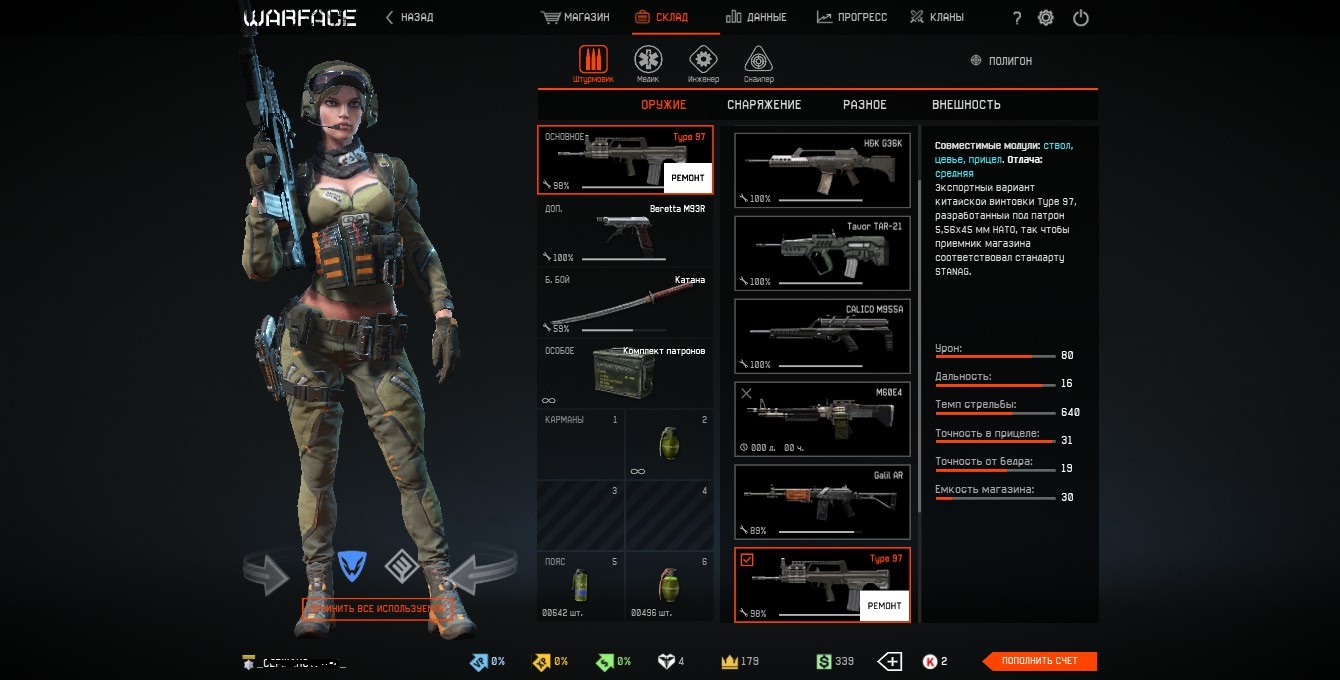Switch to the Снаряжение tab
Image resolution: width=1340 pixels, height=680 pixels.
point(764,105)
